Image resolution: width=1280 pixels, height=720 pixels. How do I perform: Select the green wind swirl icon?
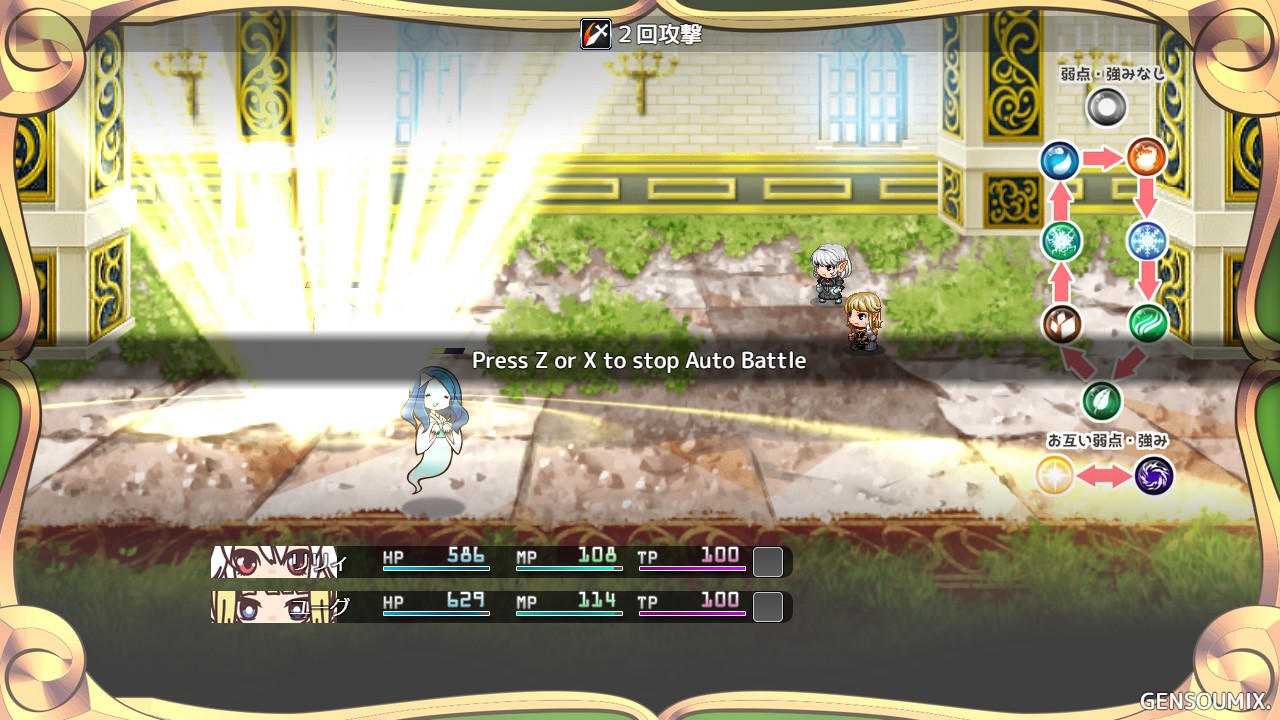pos(1148,323)
